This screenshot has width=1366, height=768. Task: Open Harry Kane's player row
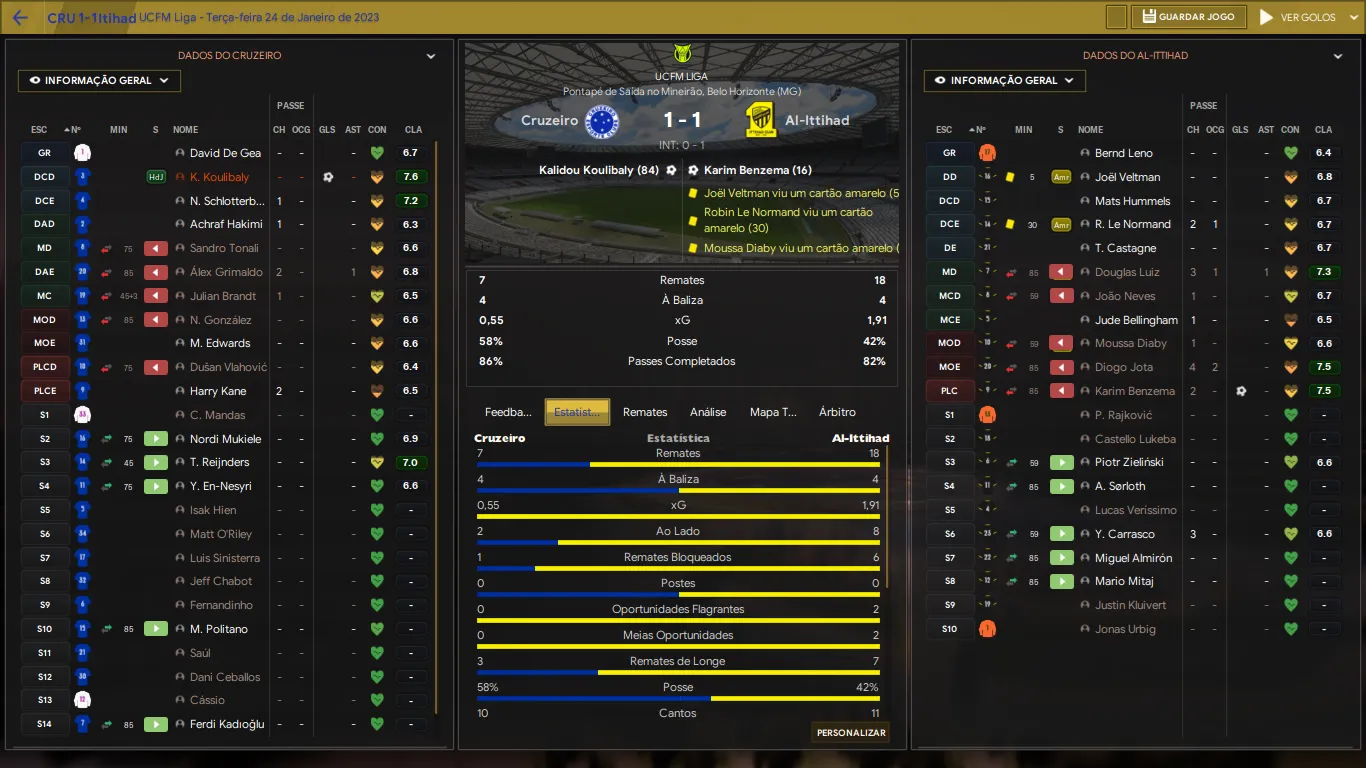coord(218,391)
